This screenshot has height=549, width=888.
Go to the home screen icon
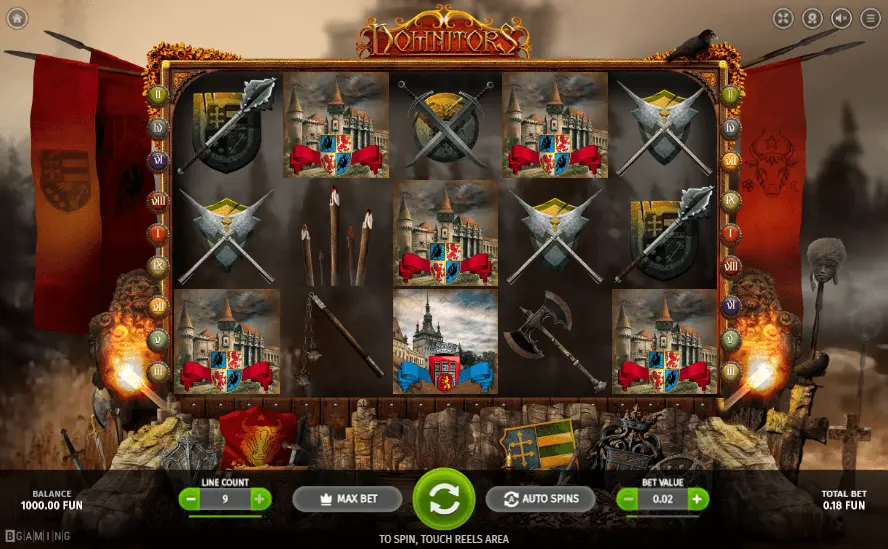point(18,18)
